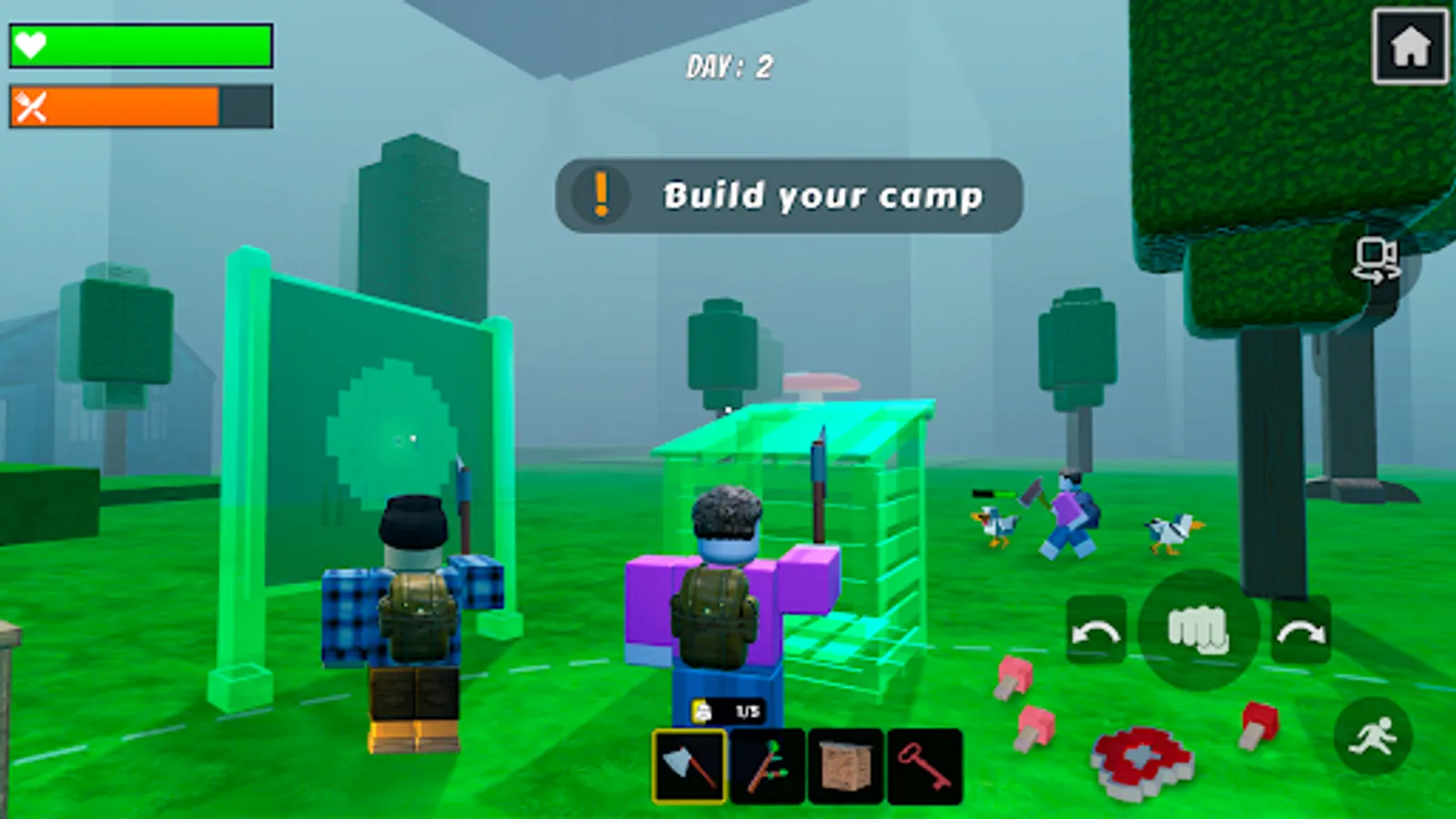Click the green health bar
Screen dimensions: 1456x819
[x=146, y=44]
